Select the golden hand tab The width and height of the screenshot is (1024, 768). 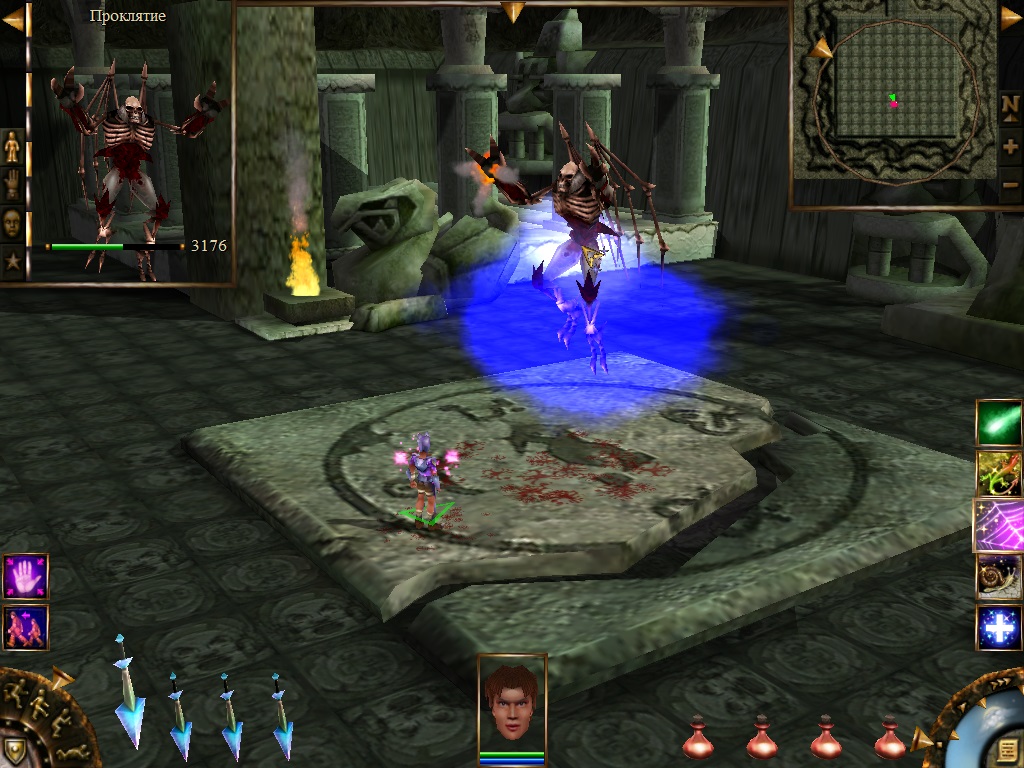click(x=12, y=184)
